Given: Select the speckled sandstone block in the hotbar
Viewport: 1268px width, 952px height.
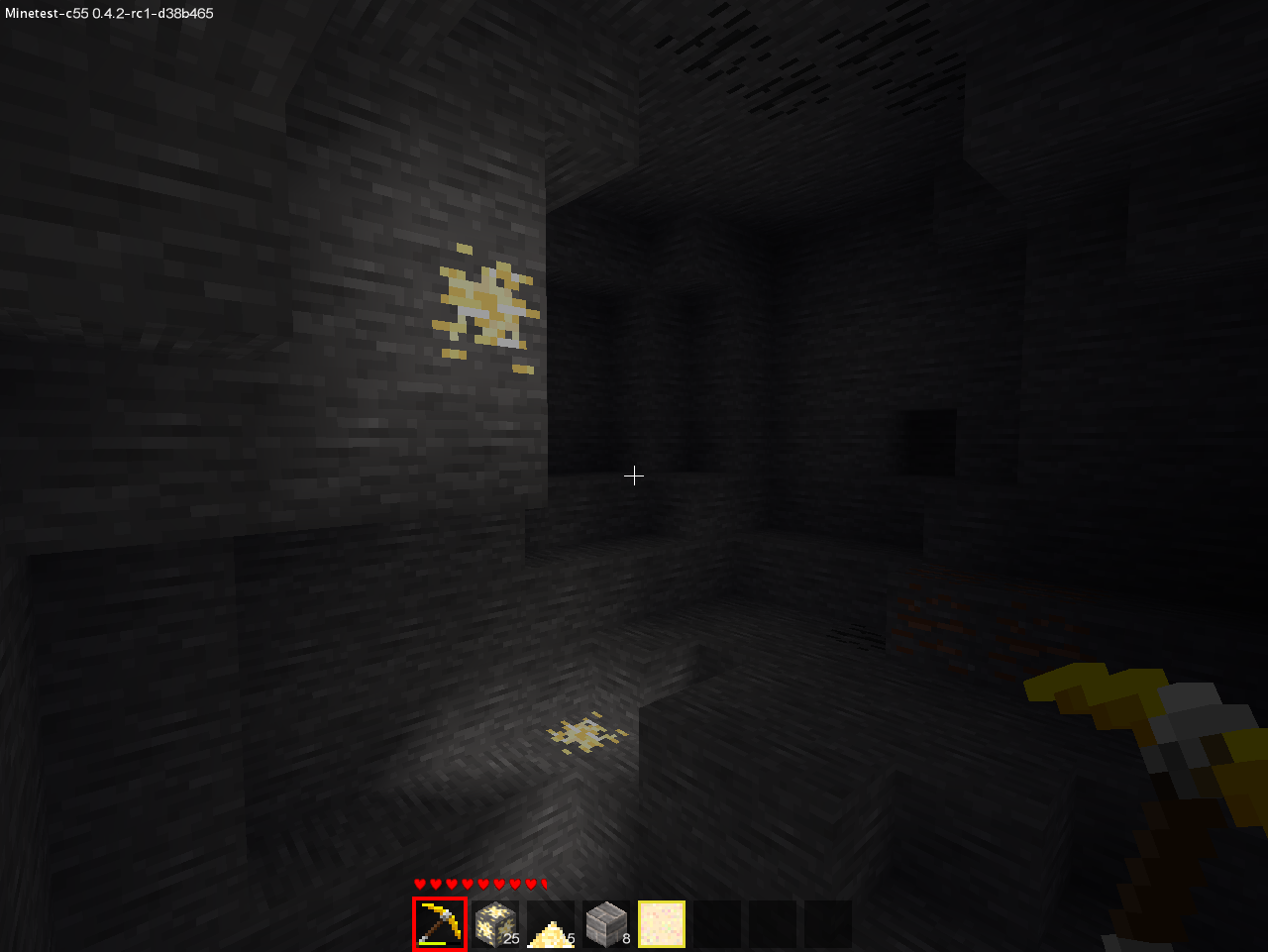Looking at the screenshot, I should tap(660, 923).
